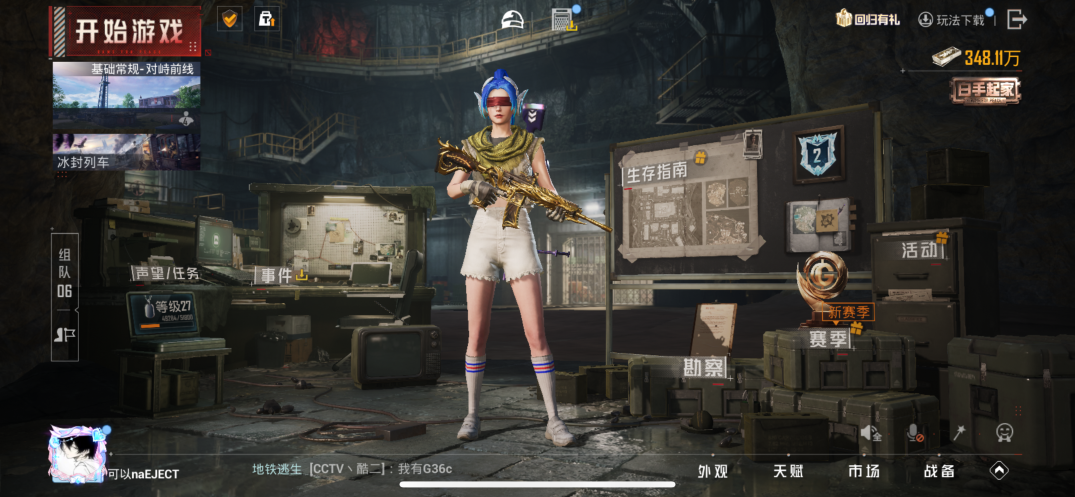Open the 白手起家 button
This screenshot has height=497, width=1075.
[x=985, y=90]
